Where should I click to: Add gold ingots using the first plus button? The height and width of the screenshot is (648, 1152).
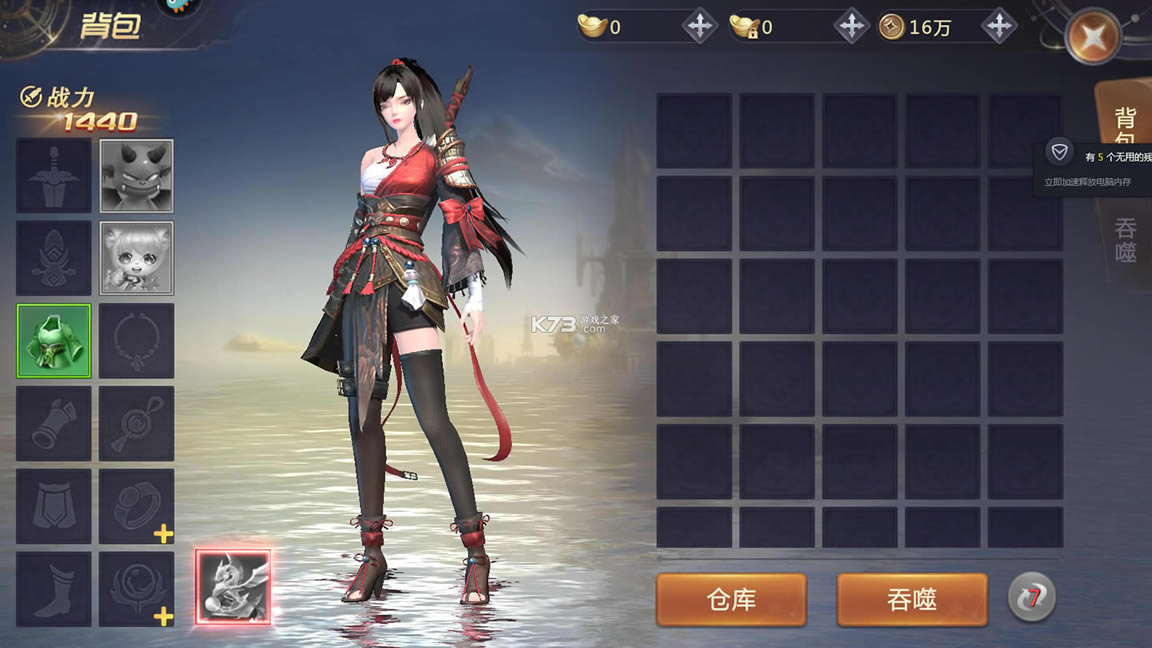point(699,27)
